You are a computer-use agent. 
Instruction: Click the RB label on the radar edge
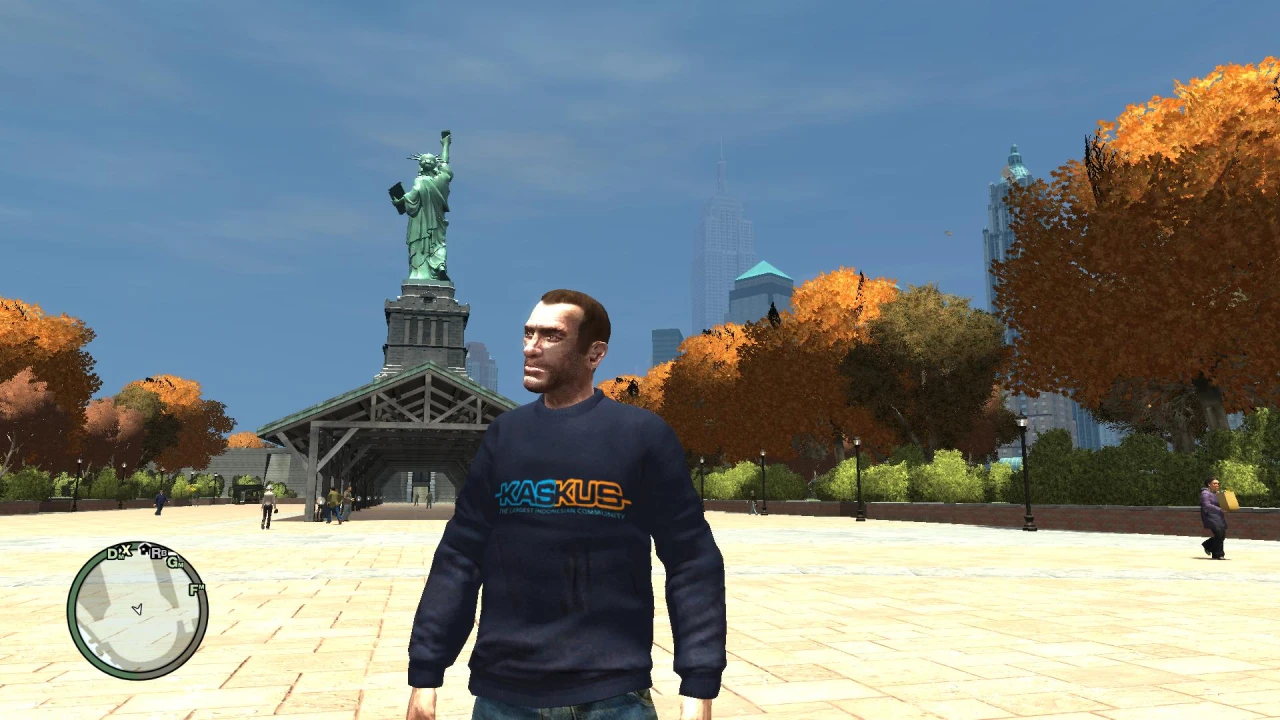[157, 553]
